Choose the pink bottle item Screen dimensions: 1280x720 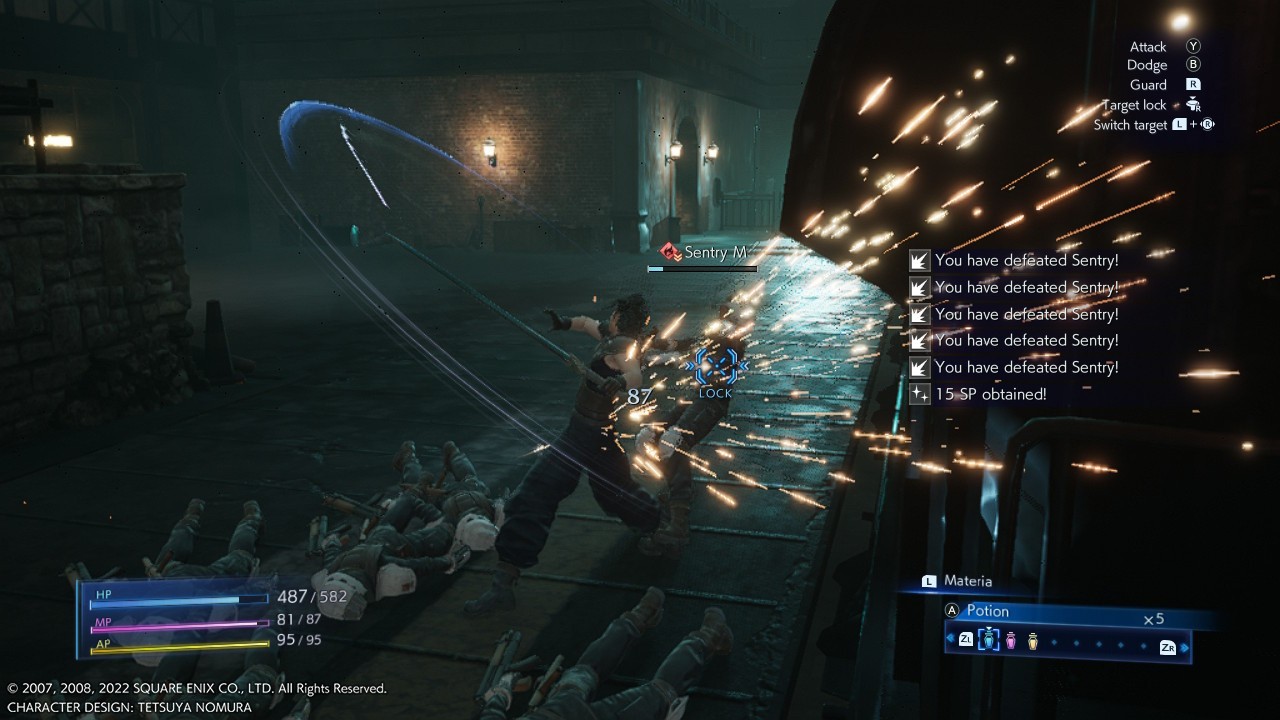pyautogui.click(x=1011, y=641)
